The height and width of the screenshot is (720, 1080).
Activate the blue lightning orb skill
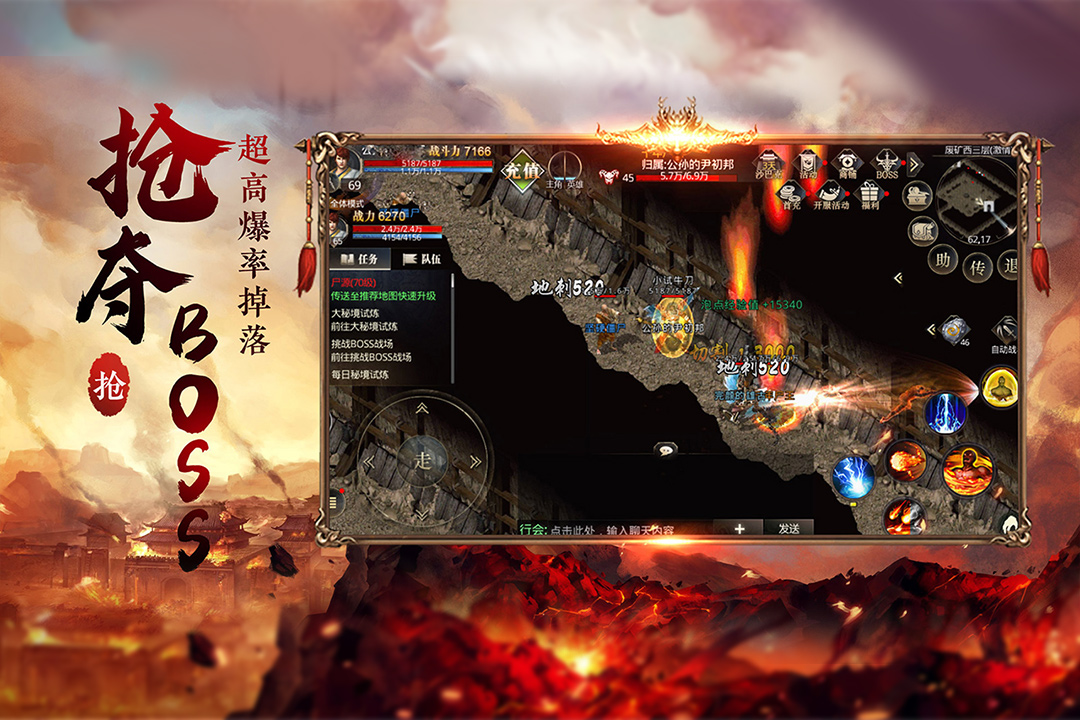coord(853,477)
